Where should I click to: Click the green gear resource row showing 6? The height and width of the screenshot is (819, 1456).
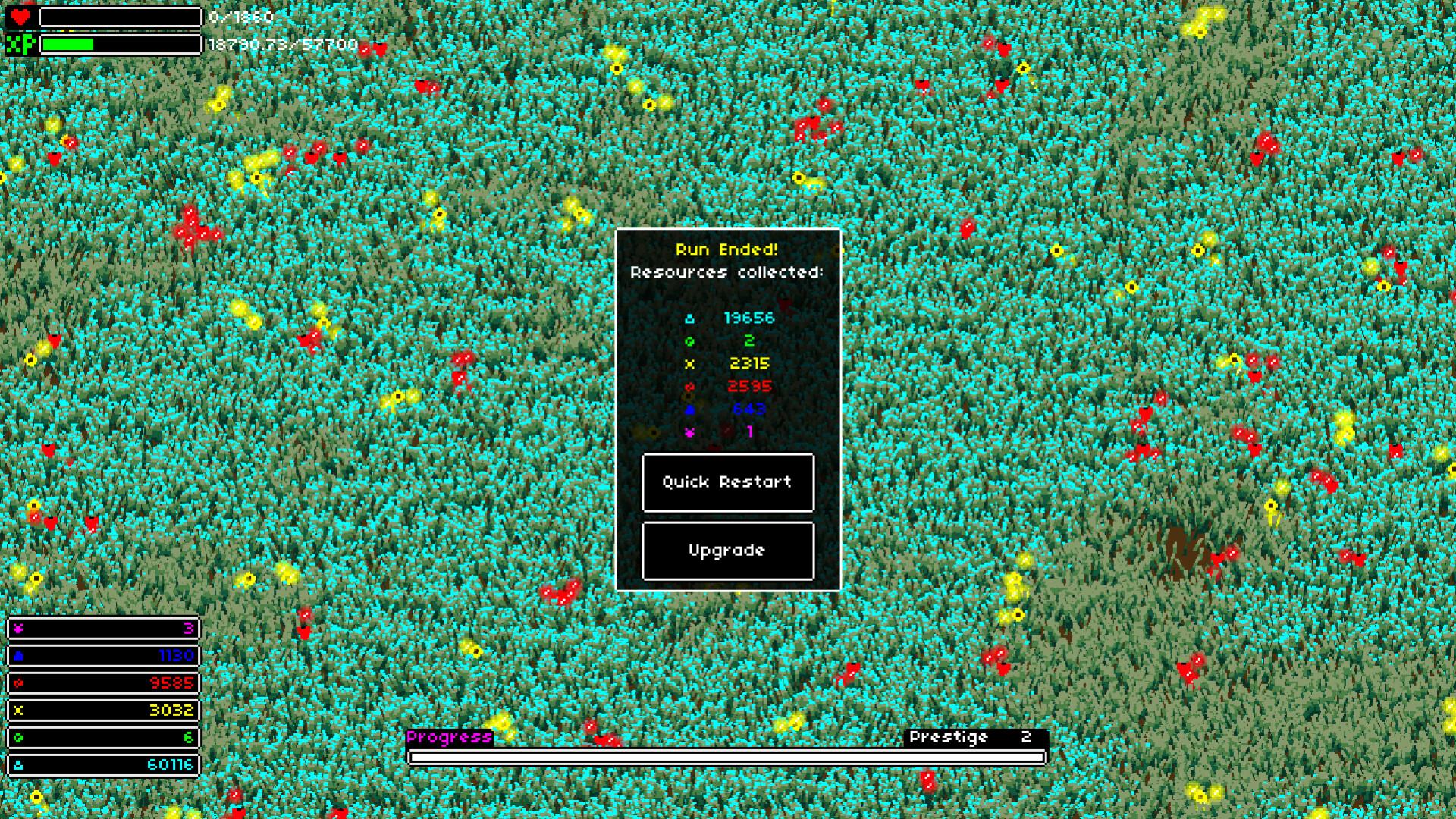(x=103, y=738)
